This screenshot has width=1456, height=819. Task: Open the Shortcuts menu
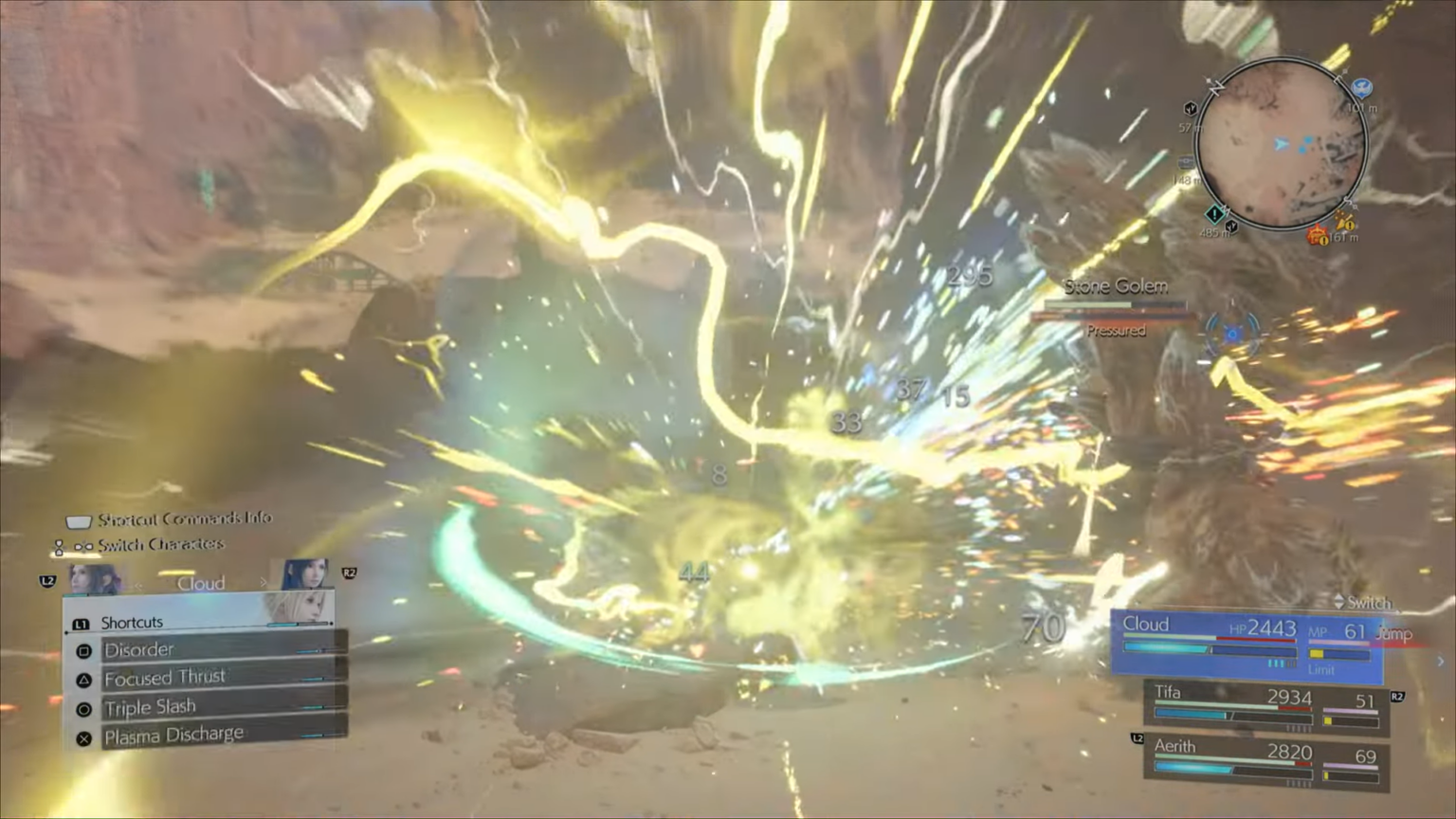pos(133,622)
